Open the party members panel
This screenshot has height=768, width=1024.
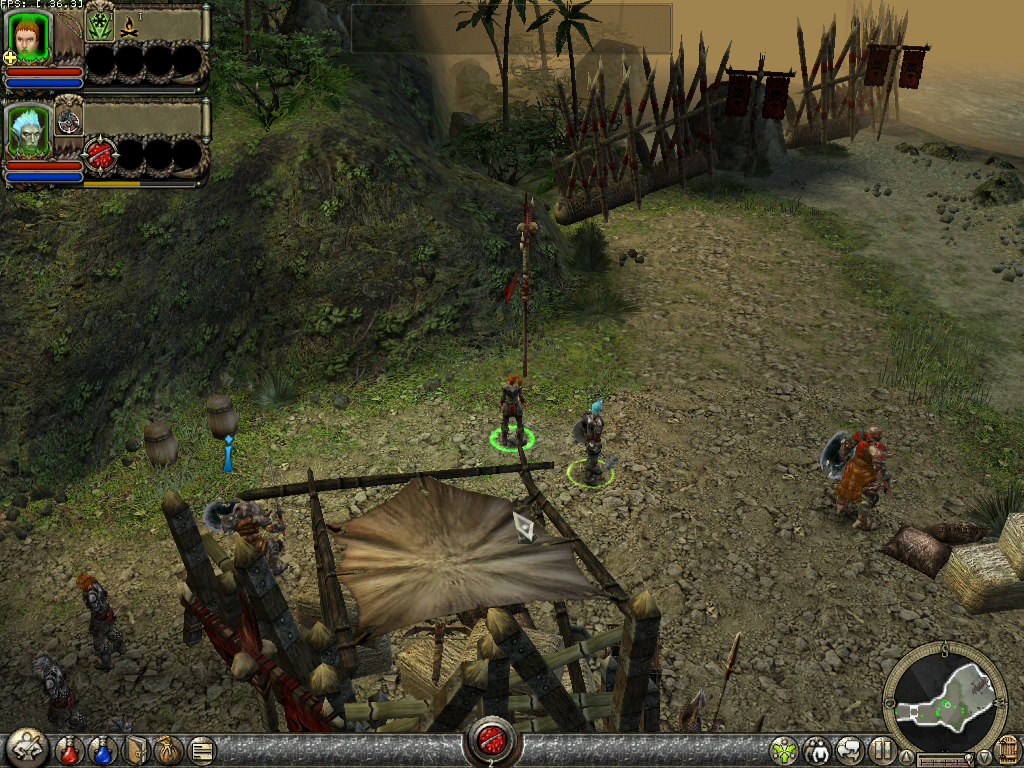point(817,749)
